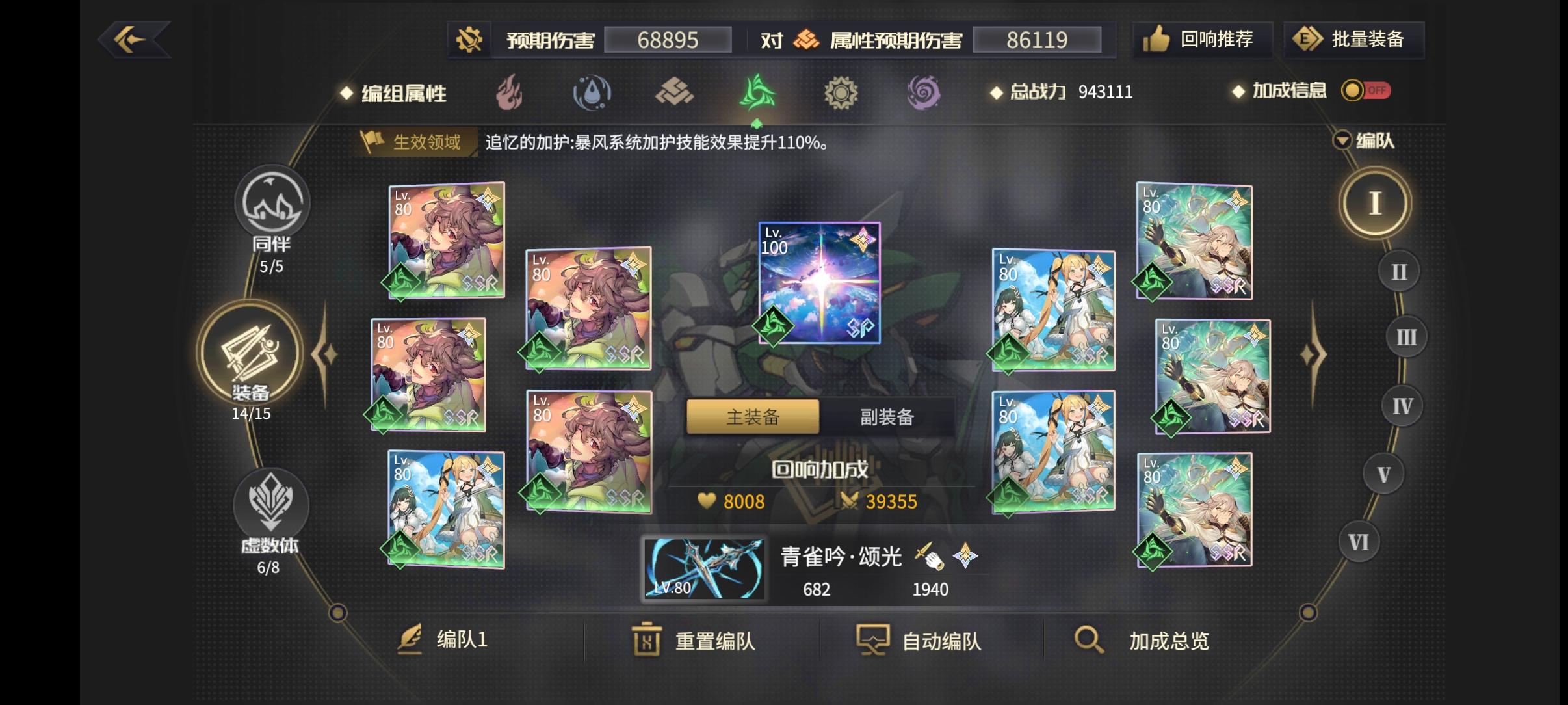Select team slot VI on the right
This screenshot has width=1568, height=705.
1359,540
